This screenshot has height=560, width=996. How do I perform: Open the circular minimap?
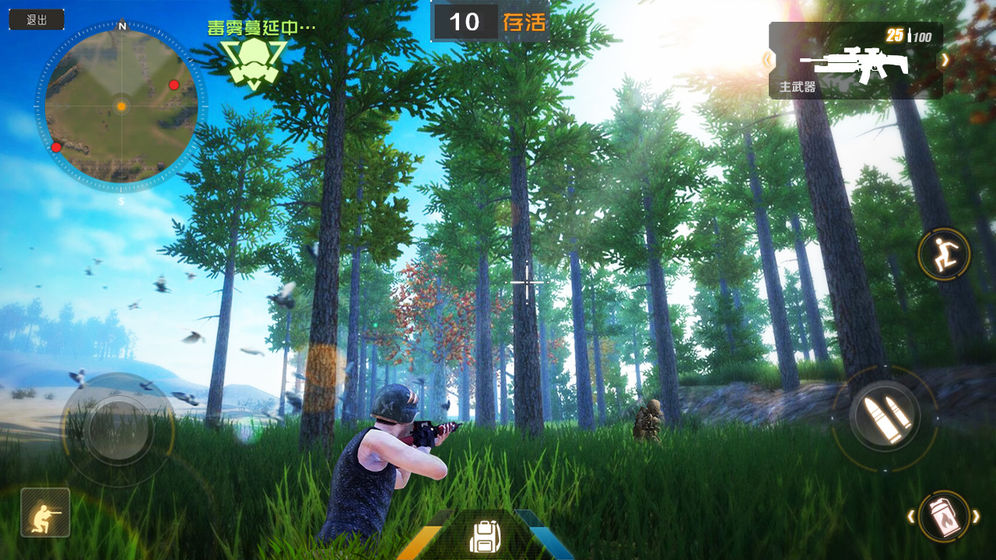pyautogui.click(x=121, y=104)
